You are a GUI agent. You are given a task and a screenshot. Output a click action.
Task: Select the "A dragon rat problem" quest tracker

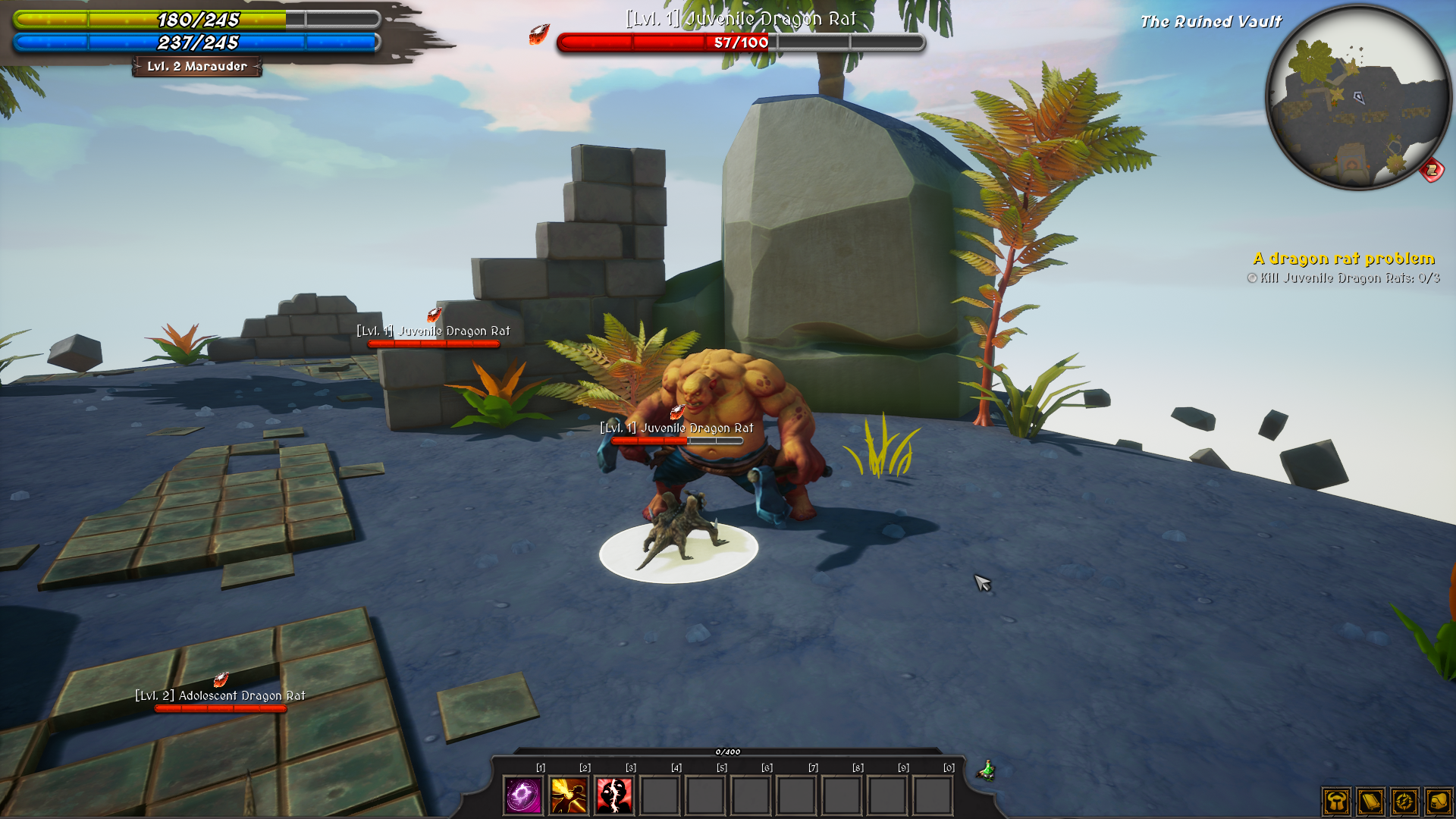click(1344, 259)
